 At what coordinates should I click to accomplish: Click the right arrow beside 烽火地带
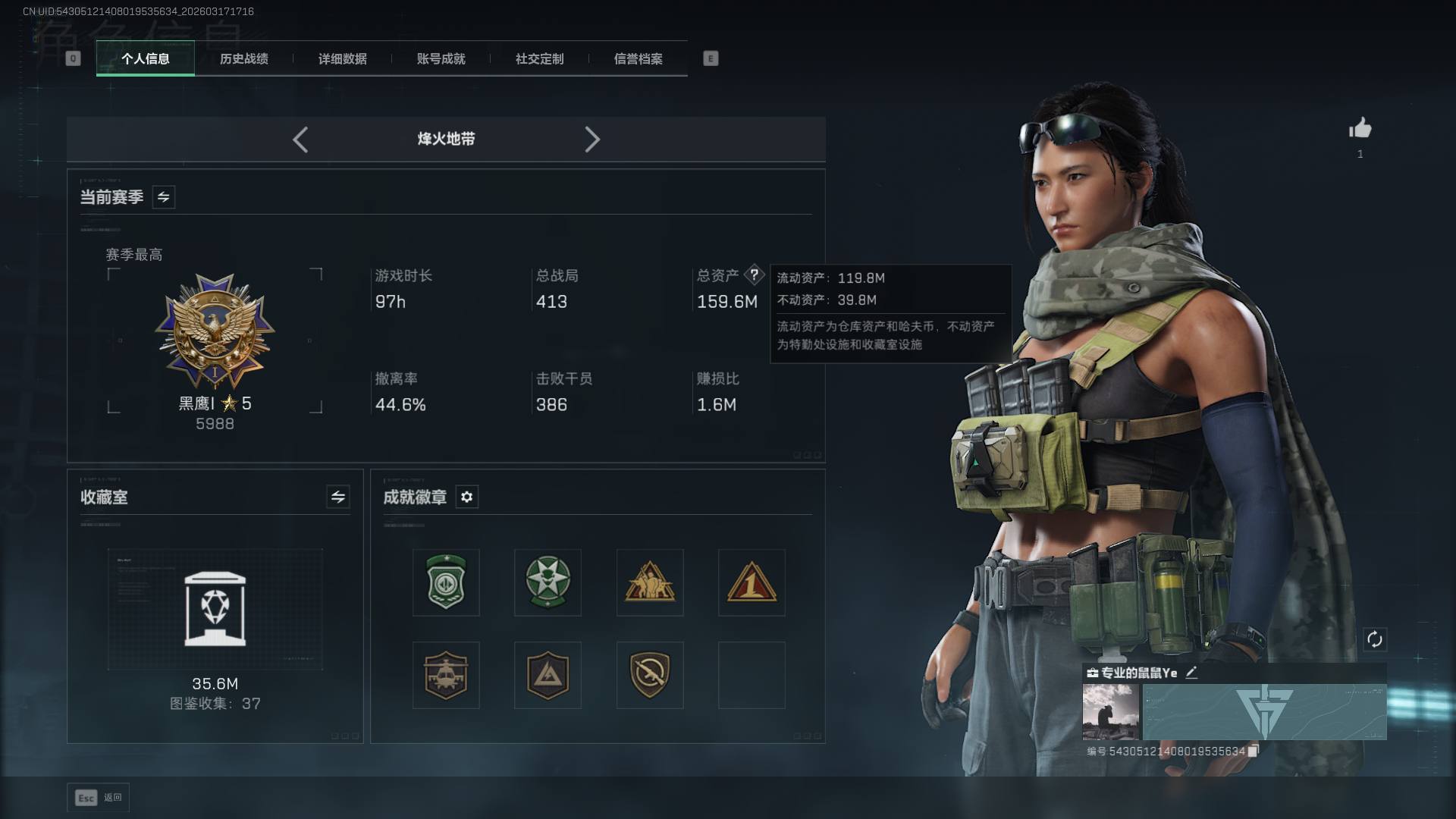tap(592, 140)
